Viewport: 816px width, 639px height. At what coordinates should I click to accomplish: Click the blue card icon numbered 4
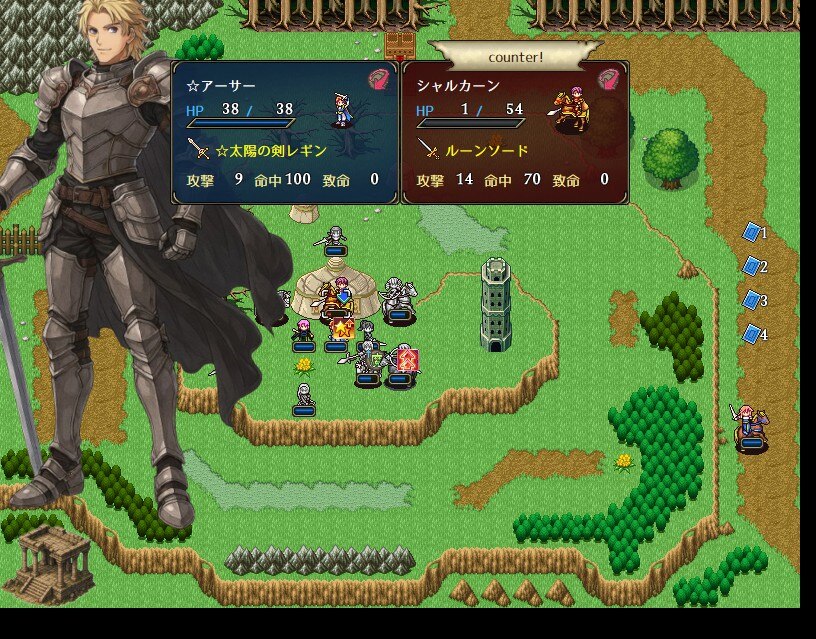[752, 334]
